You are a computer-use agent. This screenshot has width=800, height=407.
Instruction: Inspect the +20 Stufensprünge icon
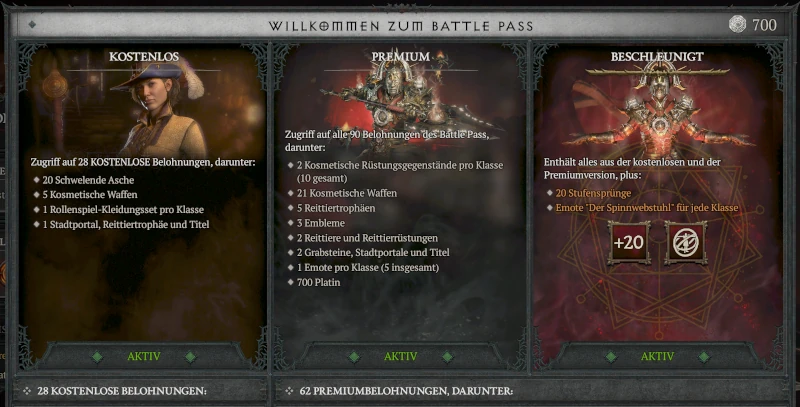click(x=629, y=243)
